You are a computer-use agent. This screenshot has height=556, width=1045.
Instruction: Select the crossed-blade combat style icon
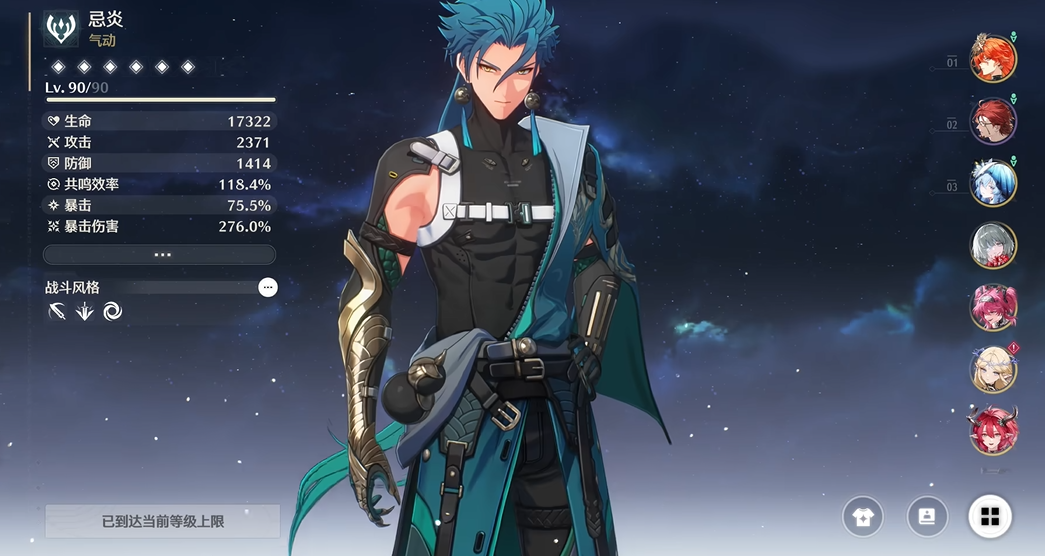(57, 312)
